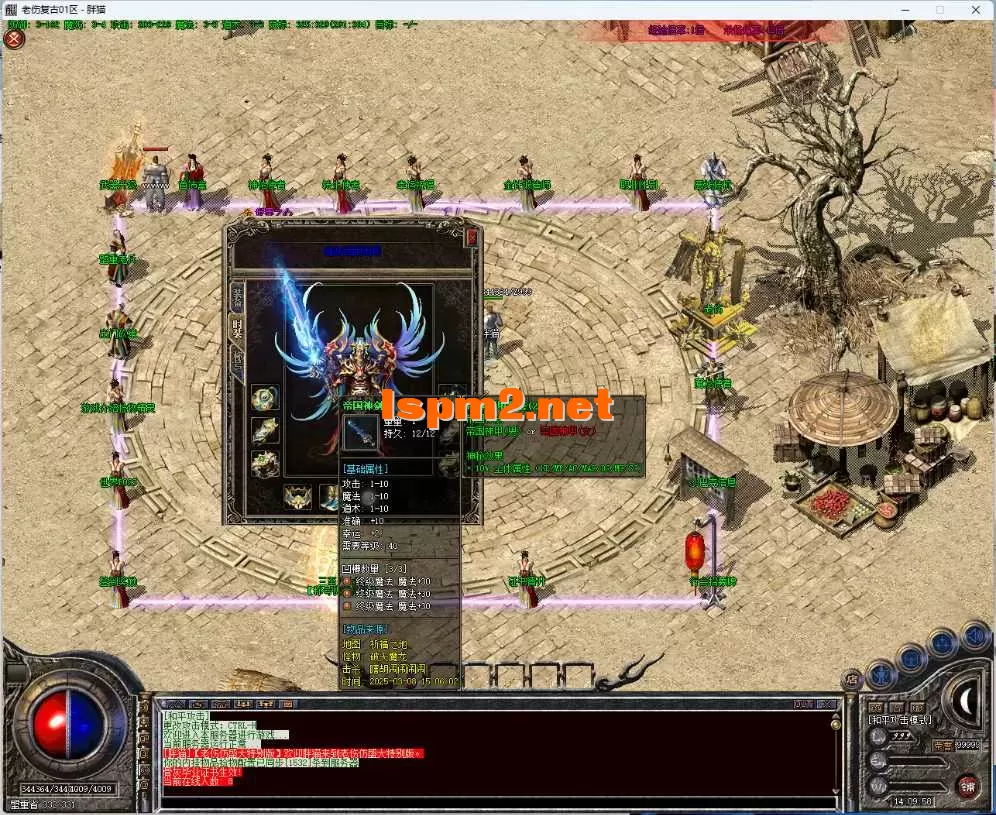Open the 店 shop button

[x=852, y=680]
